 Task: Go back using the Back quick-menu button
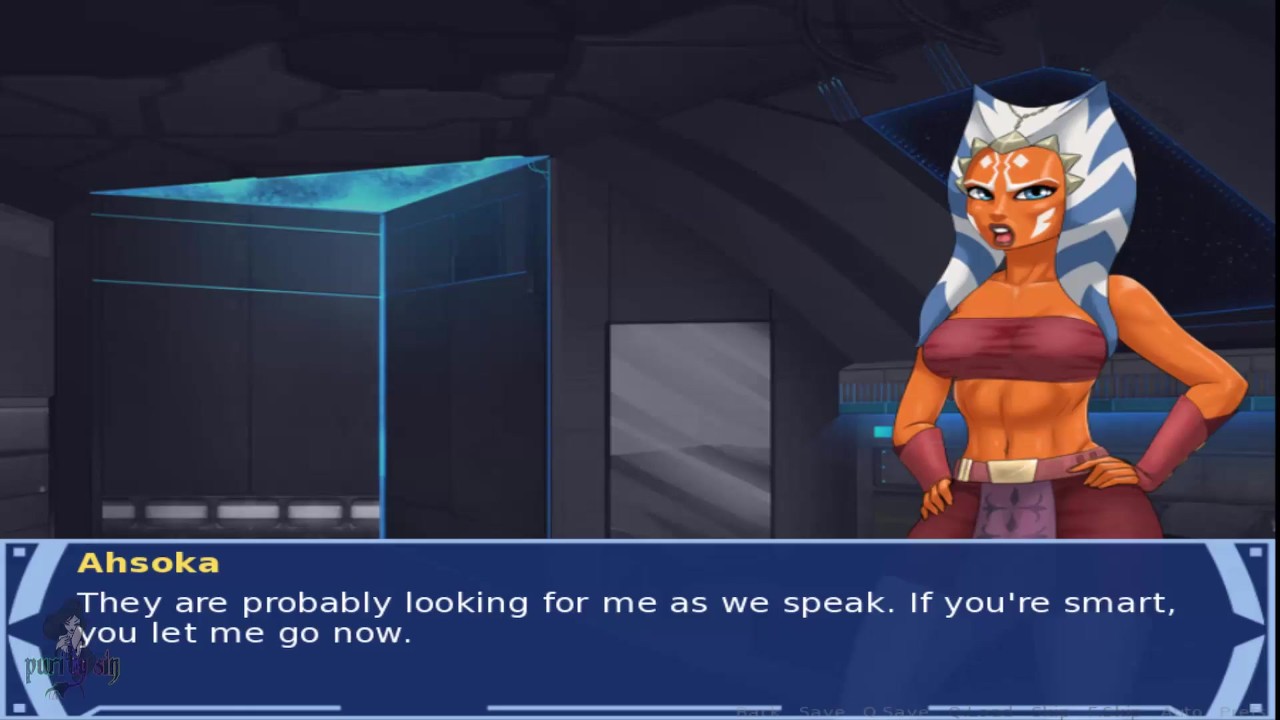(757, 711)
